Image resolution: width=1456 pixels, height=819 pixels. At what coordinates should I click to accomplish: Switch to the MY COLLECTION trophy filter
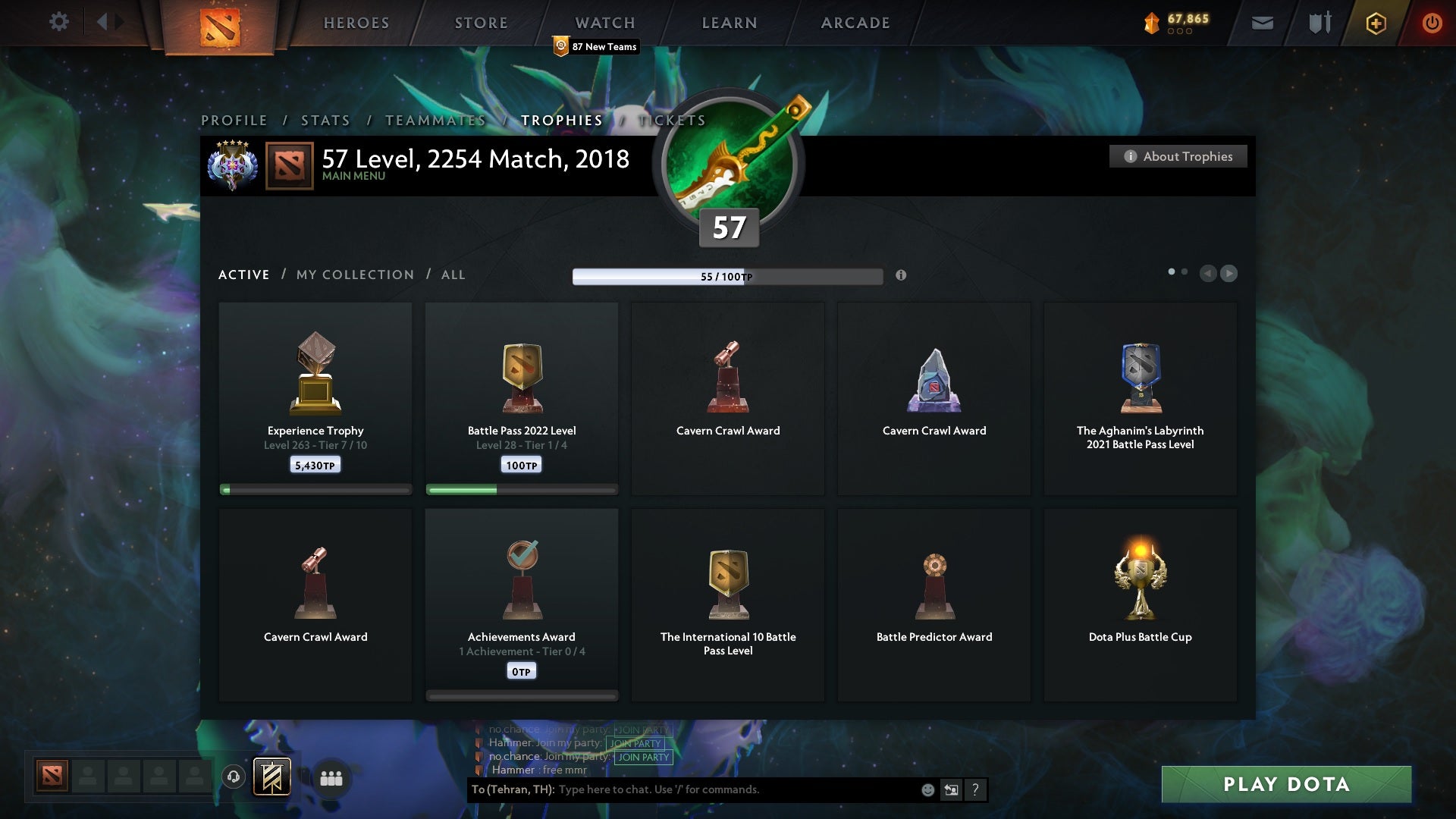[x=354, y=275]
